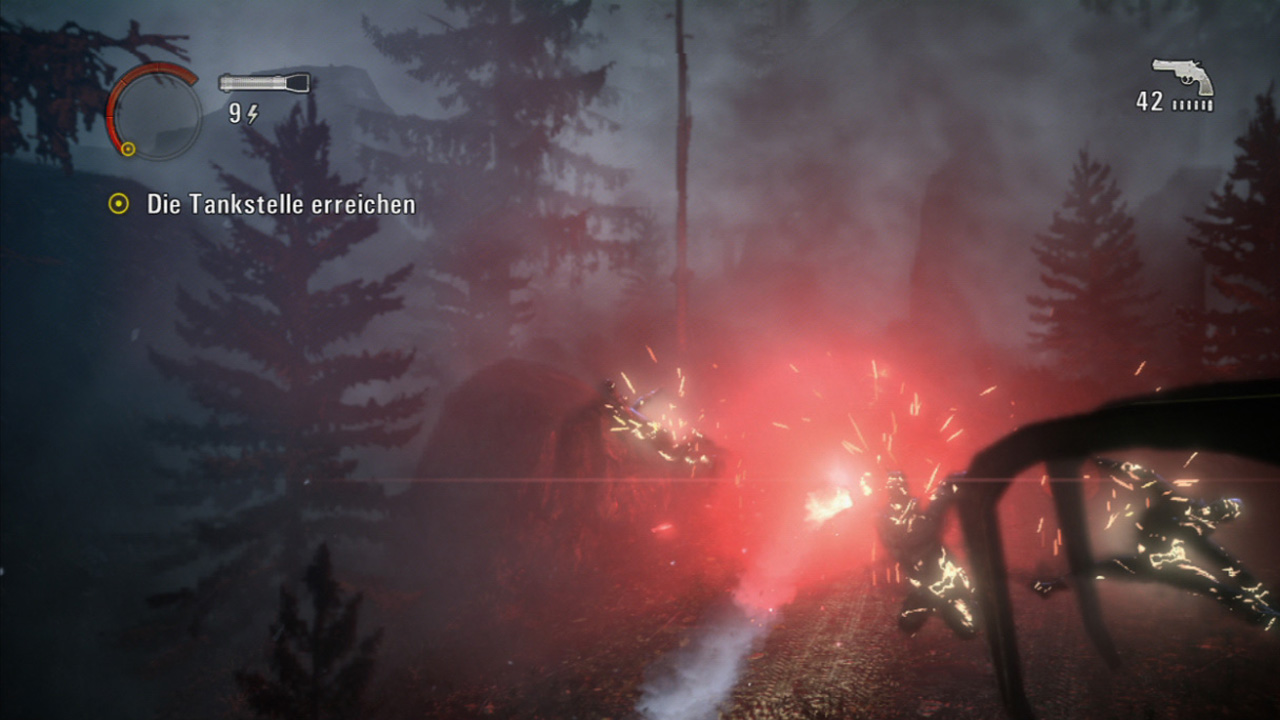1280x720 pixels.
Task: Open the ammo count details for 42
Action: pos(1150,100)
